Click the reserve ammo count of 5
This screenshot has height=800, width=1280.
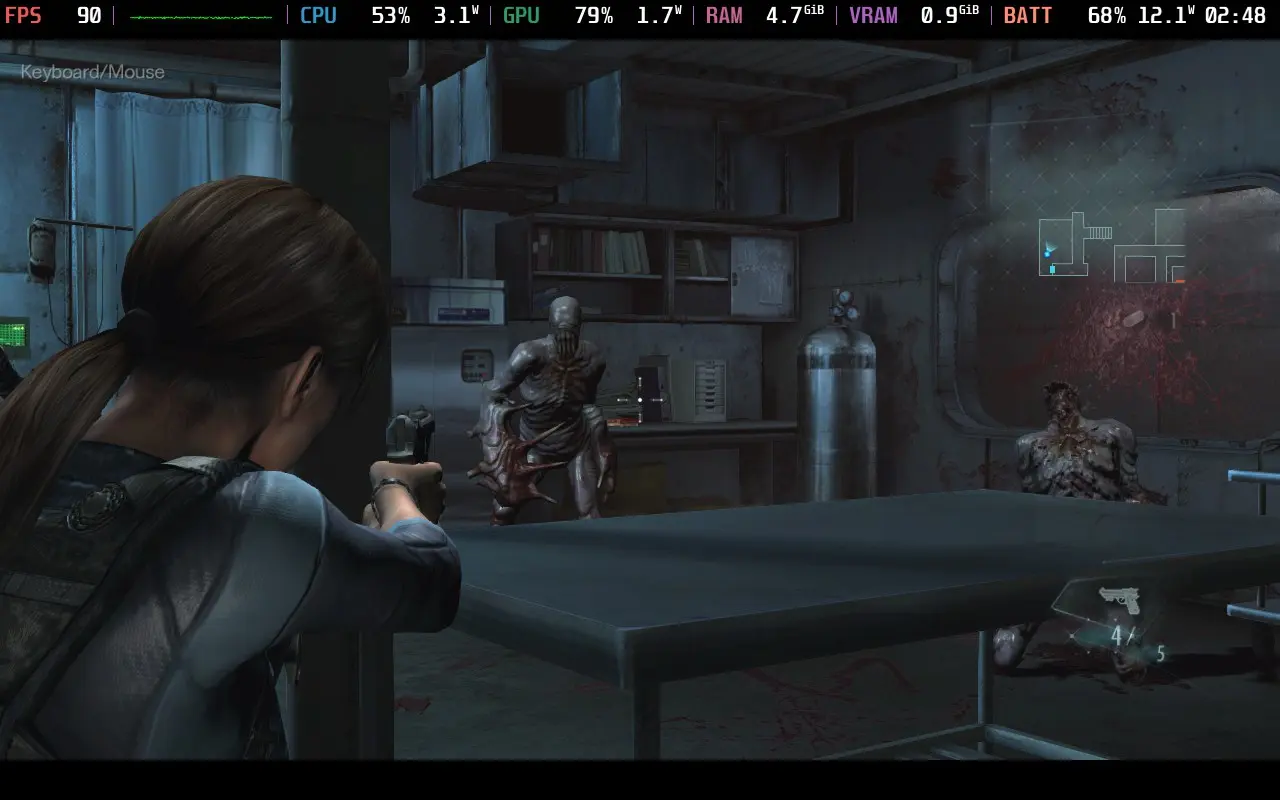(1160, 650)
